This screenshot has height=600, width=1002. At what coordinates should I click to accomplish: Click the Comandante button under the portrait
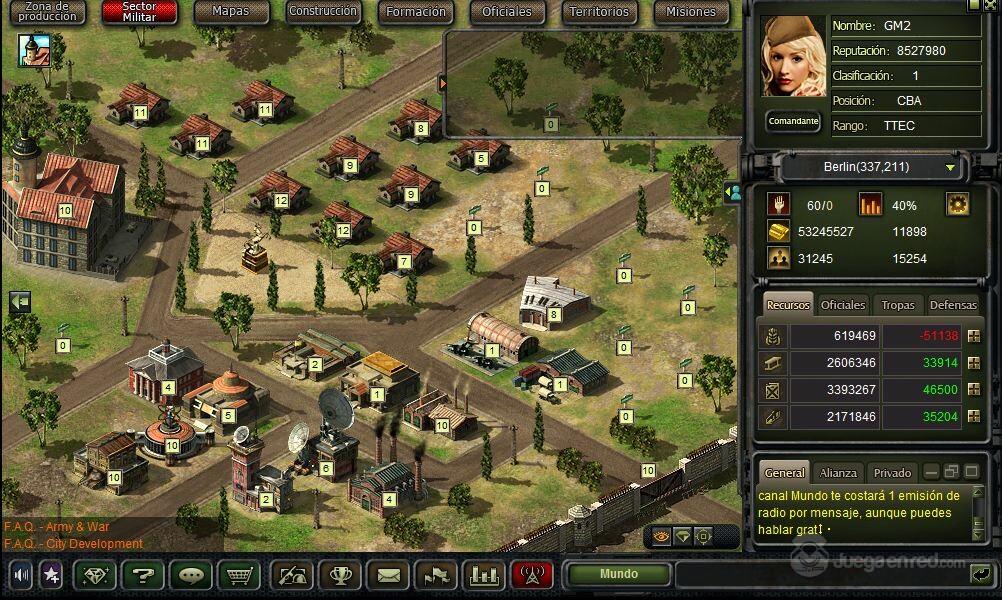pyautogui.click(x=793, y=122)
